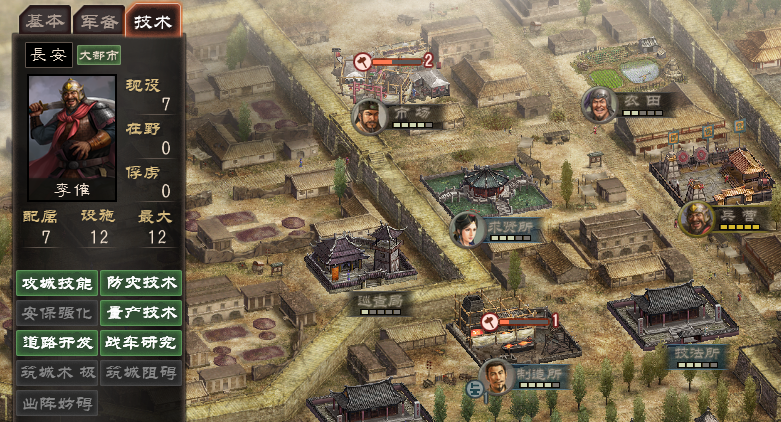
Task: Click the greyed 安保强化 option
Action: pyautogui.click(x=57, y=313)
